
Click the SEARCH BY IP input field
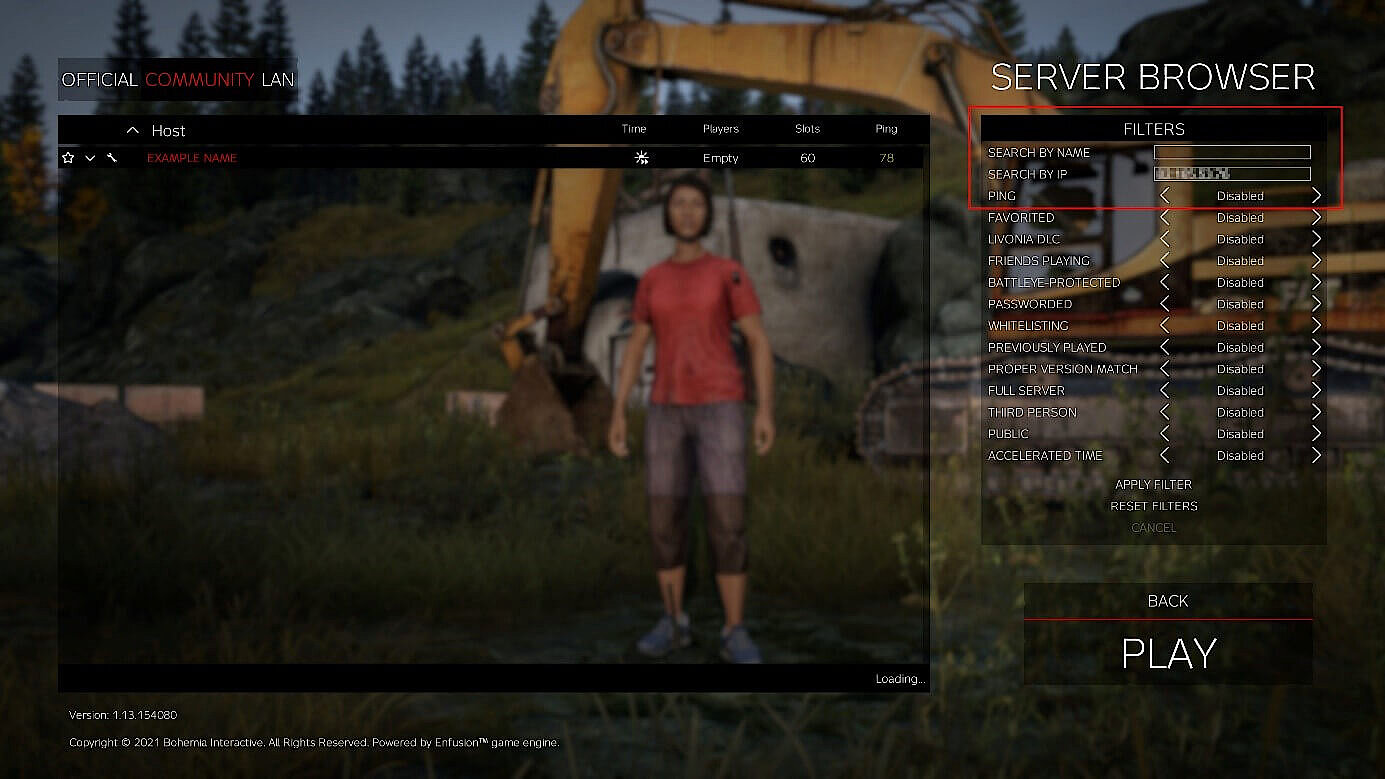(x=1232, y=173)
